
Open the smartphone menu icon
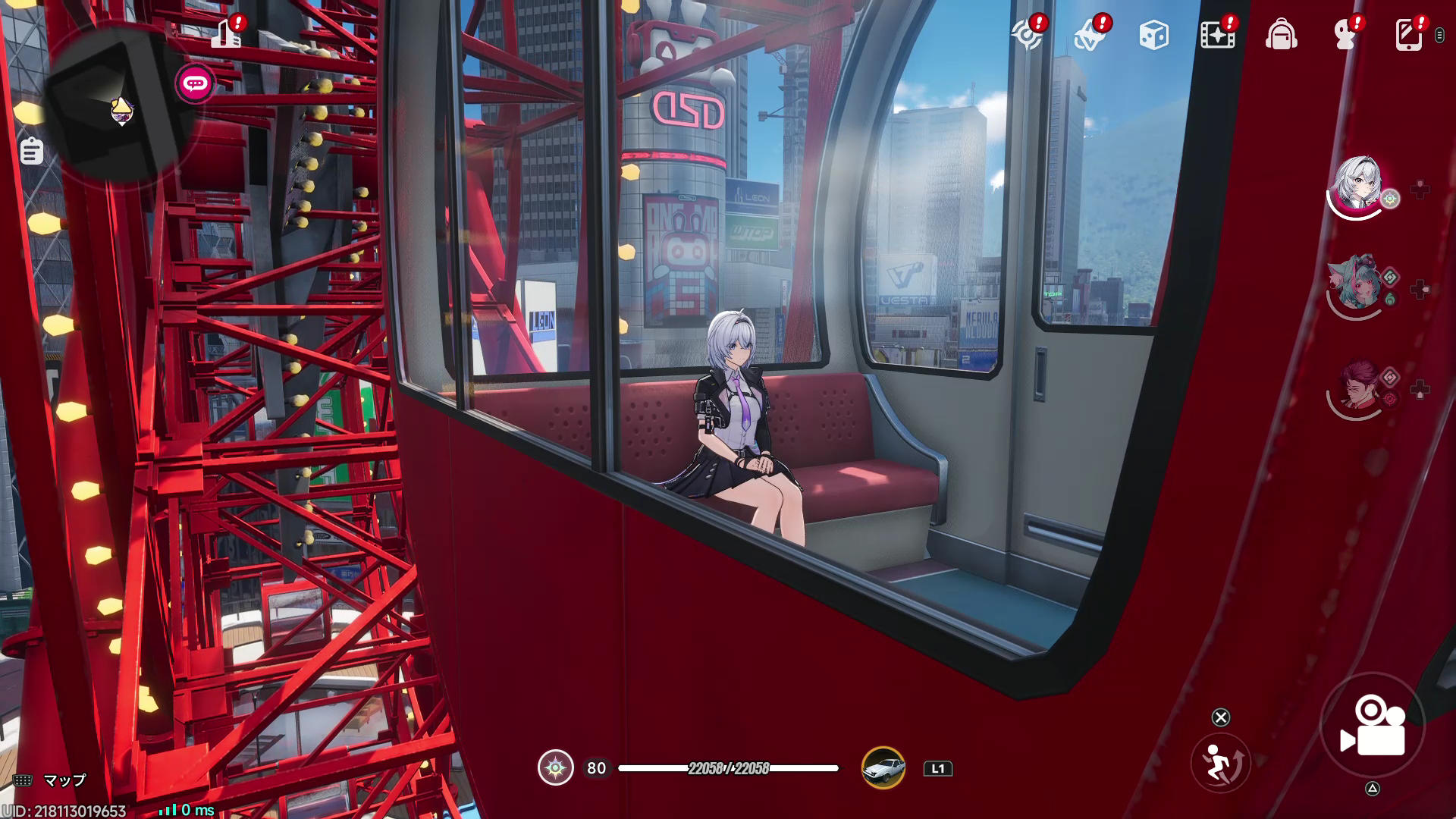tap(1408, 35)
